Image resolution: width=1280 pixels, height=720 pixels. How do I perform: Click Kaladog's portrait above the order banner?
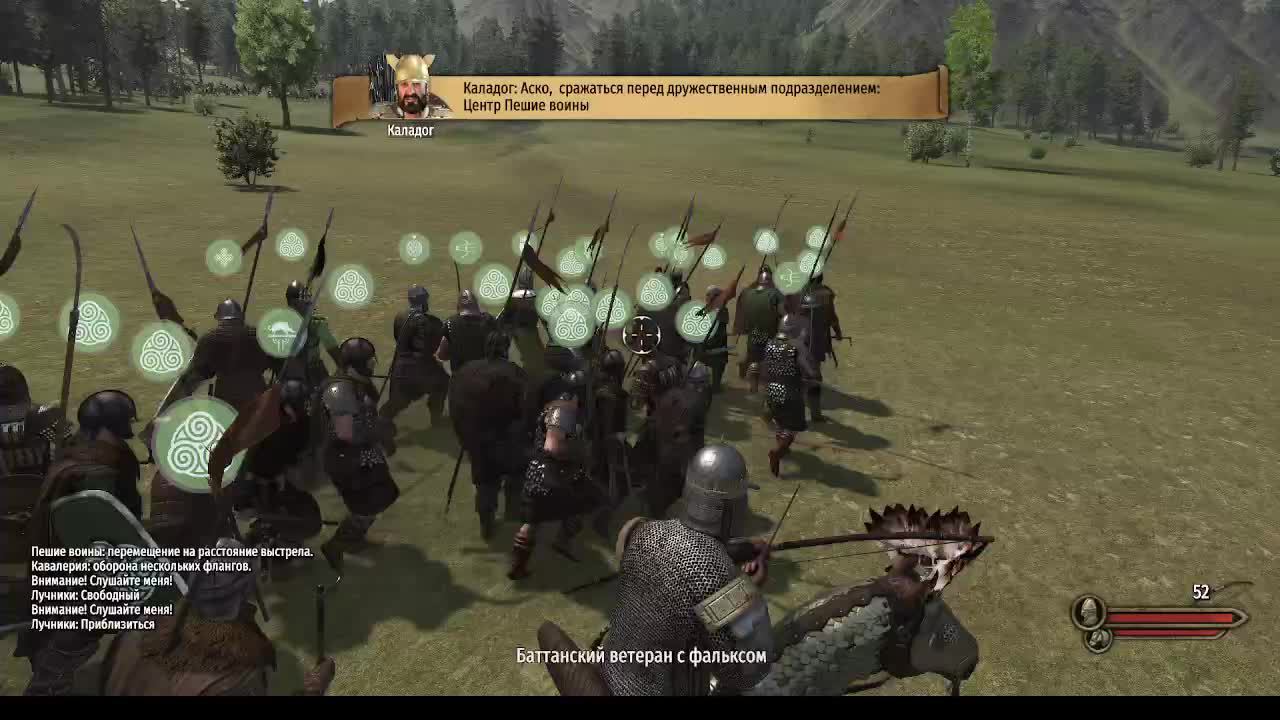(x=412, y=87)
